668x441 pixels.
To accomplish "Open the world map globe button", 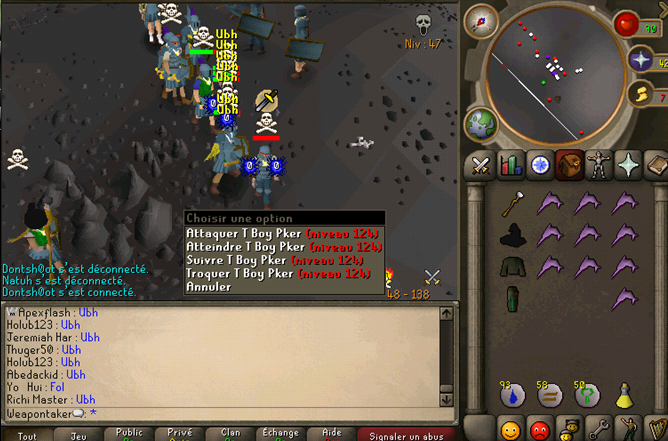I will [481, 123].
